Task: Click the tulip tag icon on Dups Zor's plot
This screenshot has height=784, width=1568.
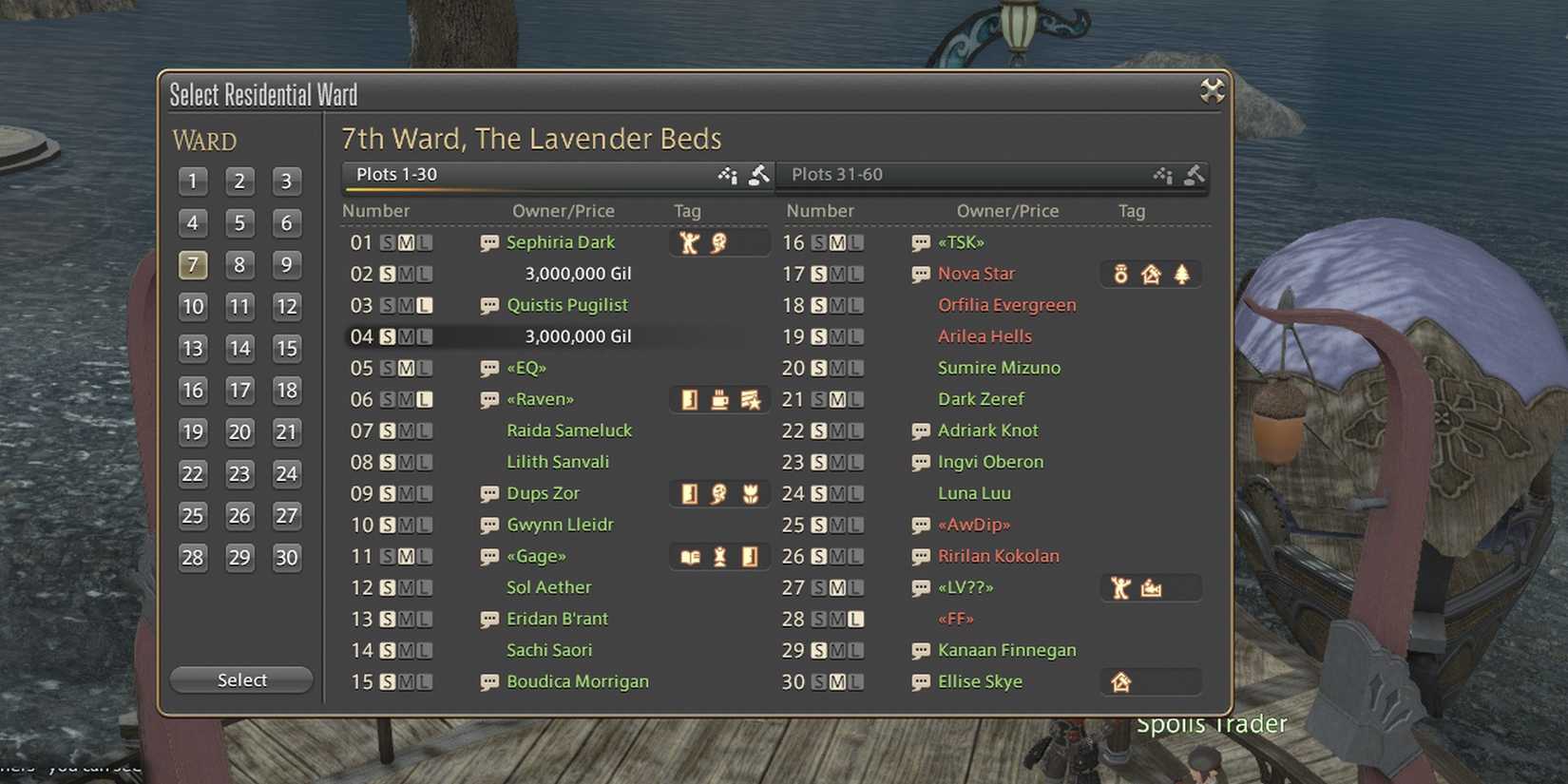Action: tap(753, 493)
